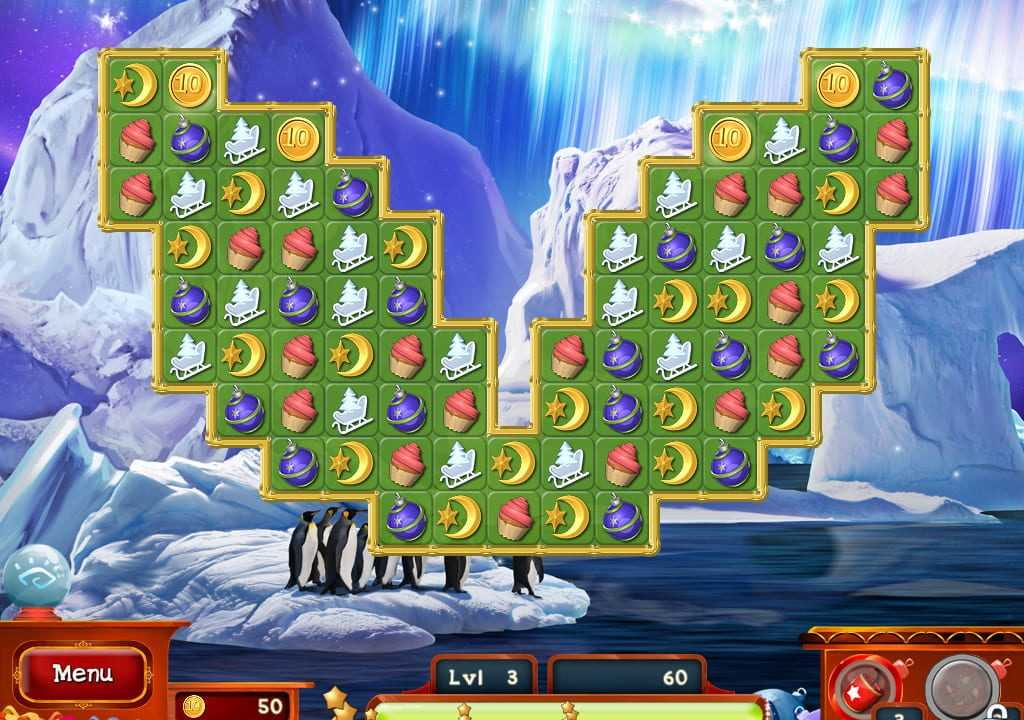Activate the crystal ball hint orb

[x=36, y=579]
